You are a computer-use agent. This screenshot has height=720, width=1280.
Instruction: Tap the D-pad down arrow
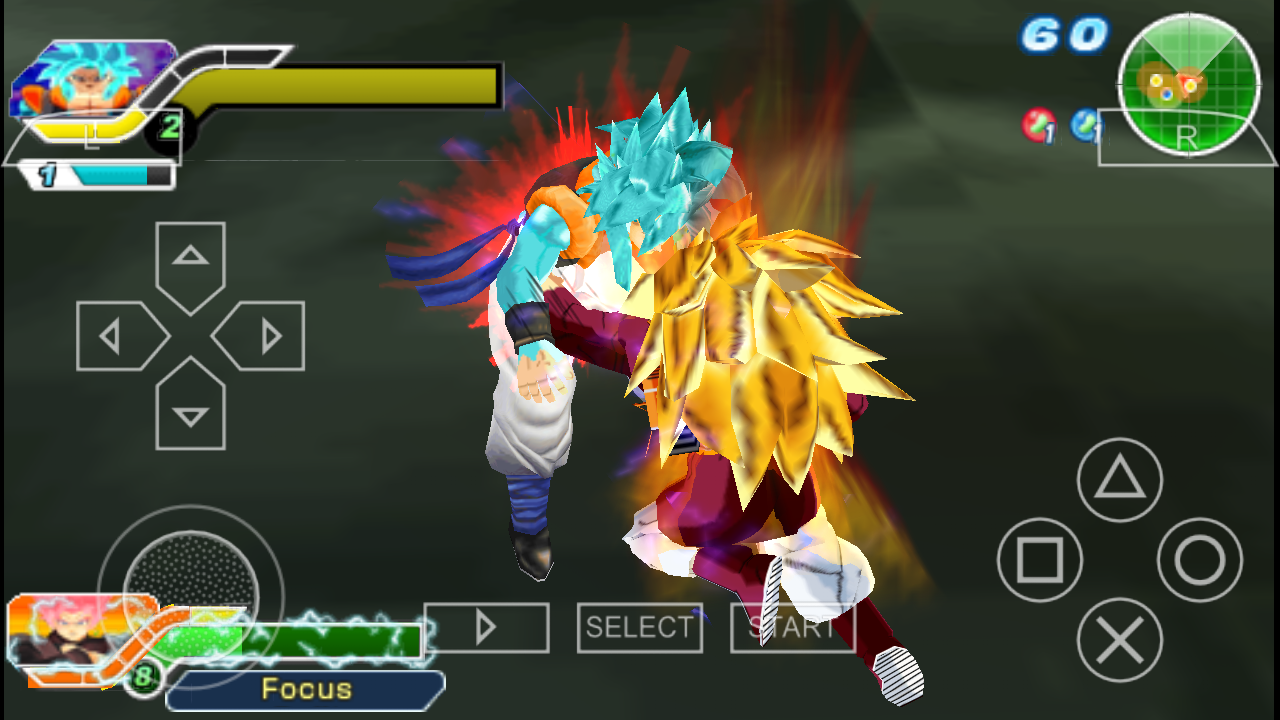pyautogui.click(x=190, y=408)
